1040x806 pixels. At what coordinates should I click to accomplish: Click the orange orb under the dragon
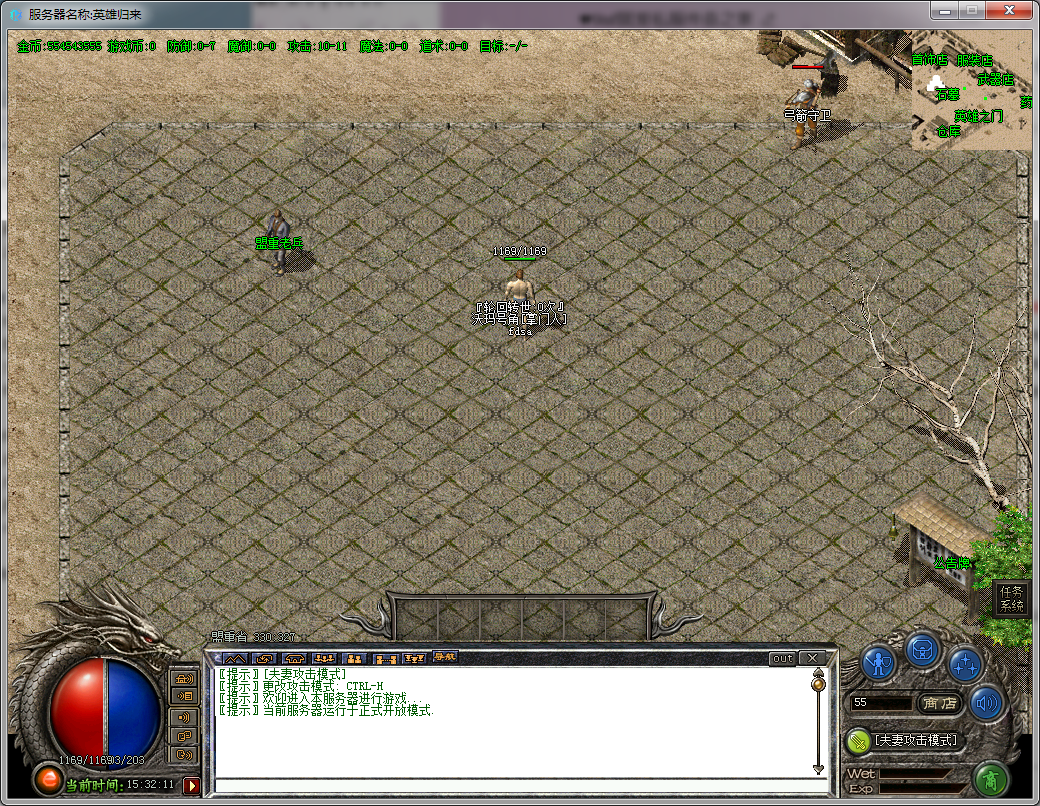pos(46,777)
